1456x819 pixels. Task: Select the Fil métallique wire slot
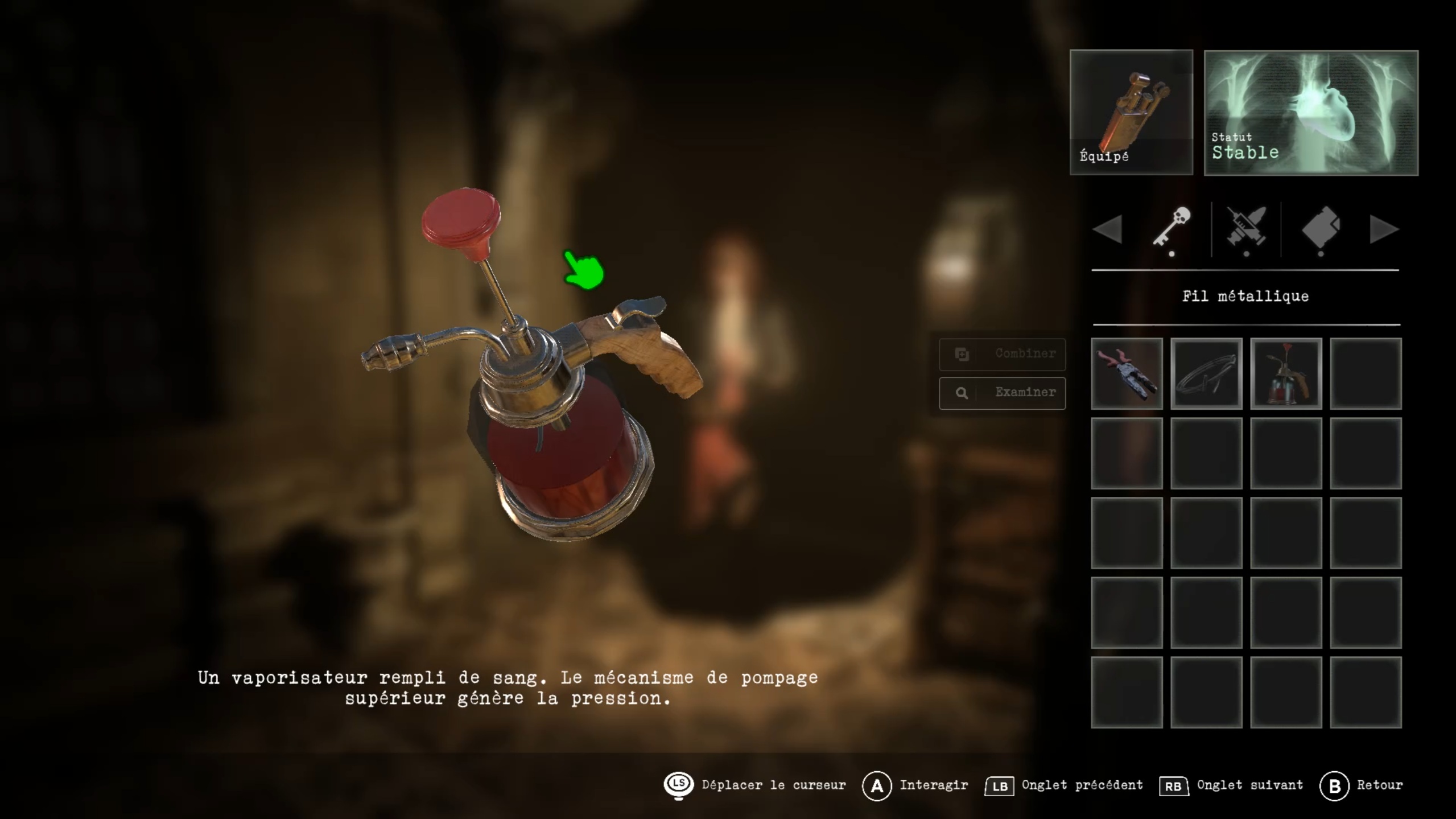point(1206,373)
